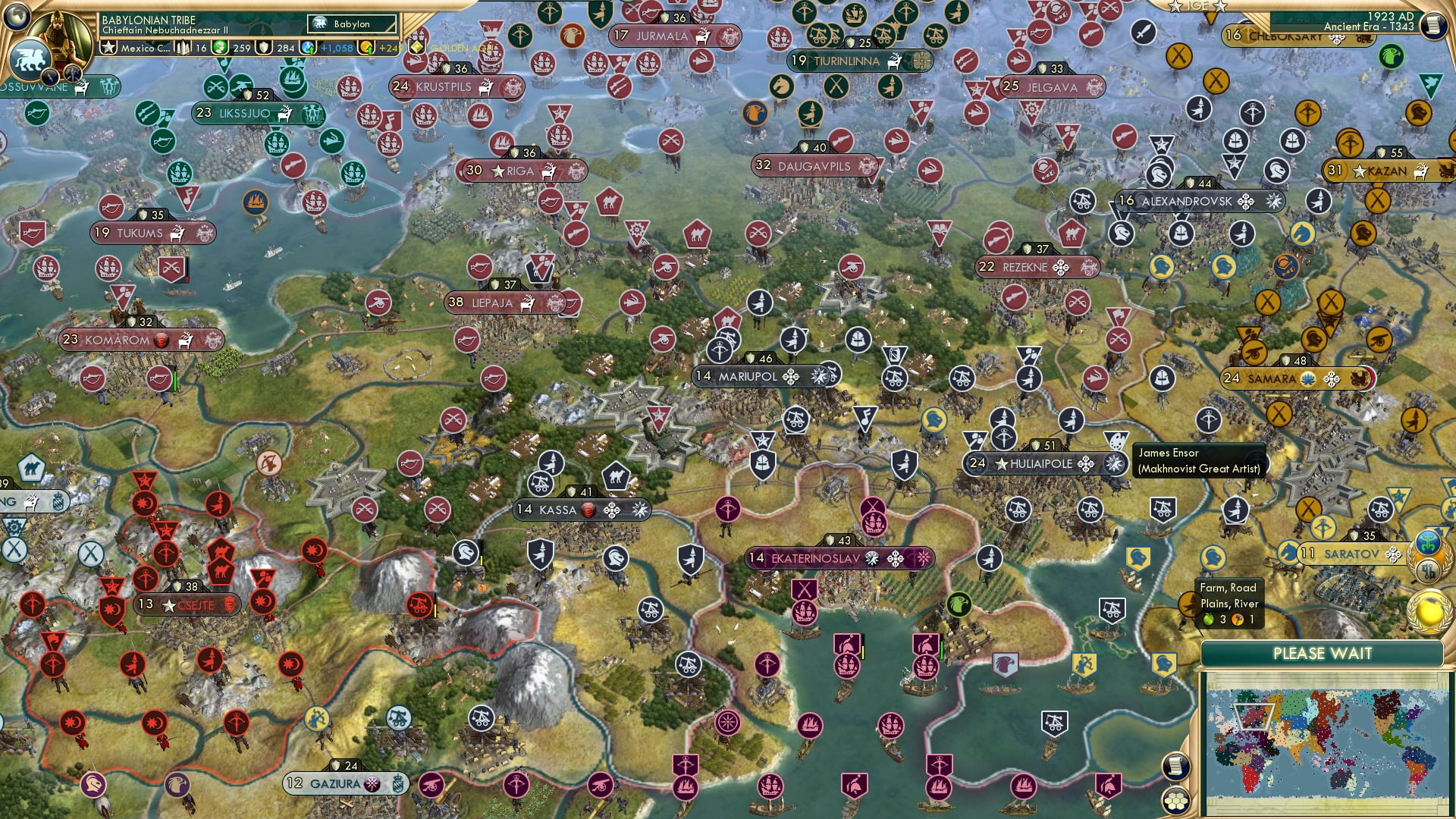Open the scroll icon beside the 1923 AD turn counter
The image size is (1456, 819).
[1432, 25]
